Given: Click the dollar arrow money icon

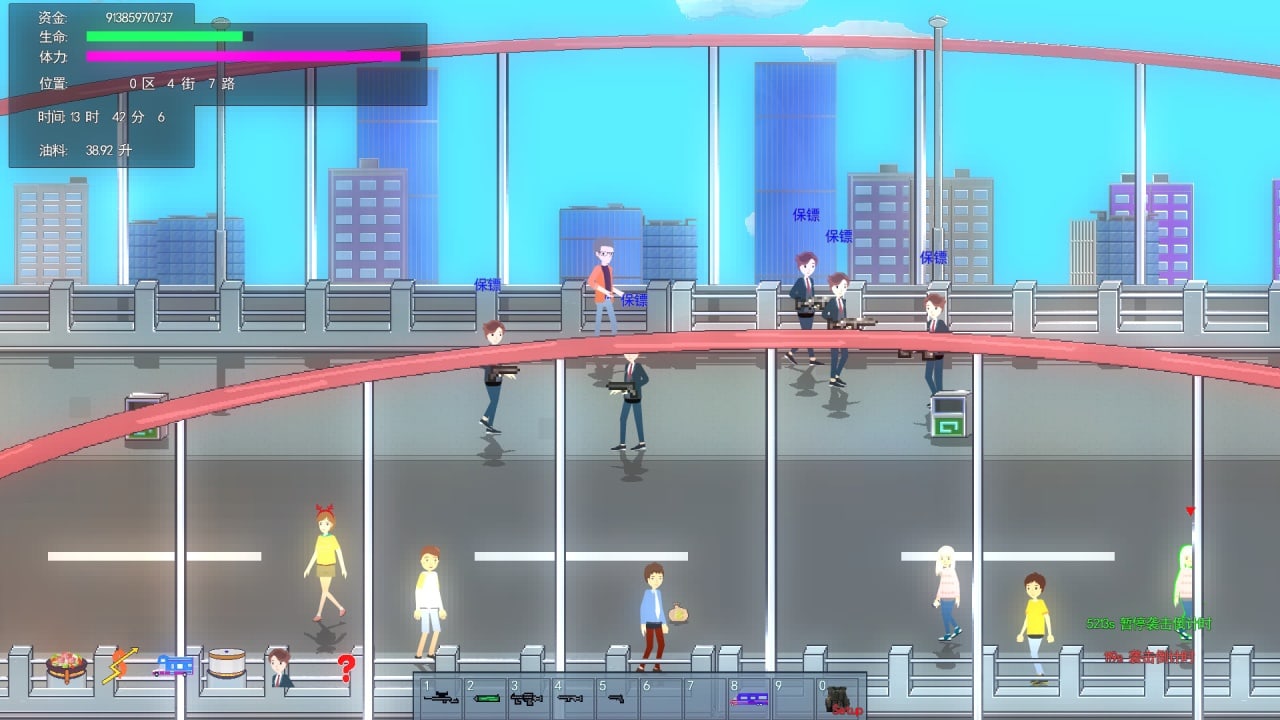Looking at the screenshot, I should (x=119, y=665).
